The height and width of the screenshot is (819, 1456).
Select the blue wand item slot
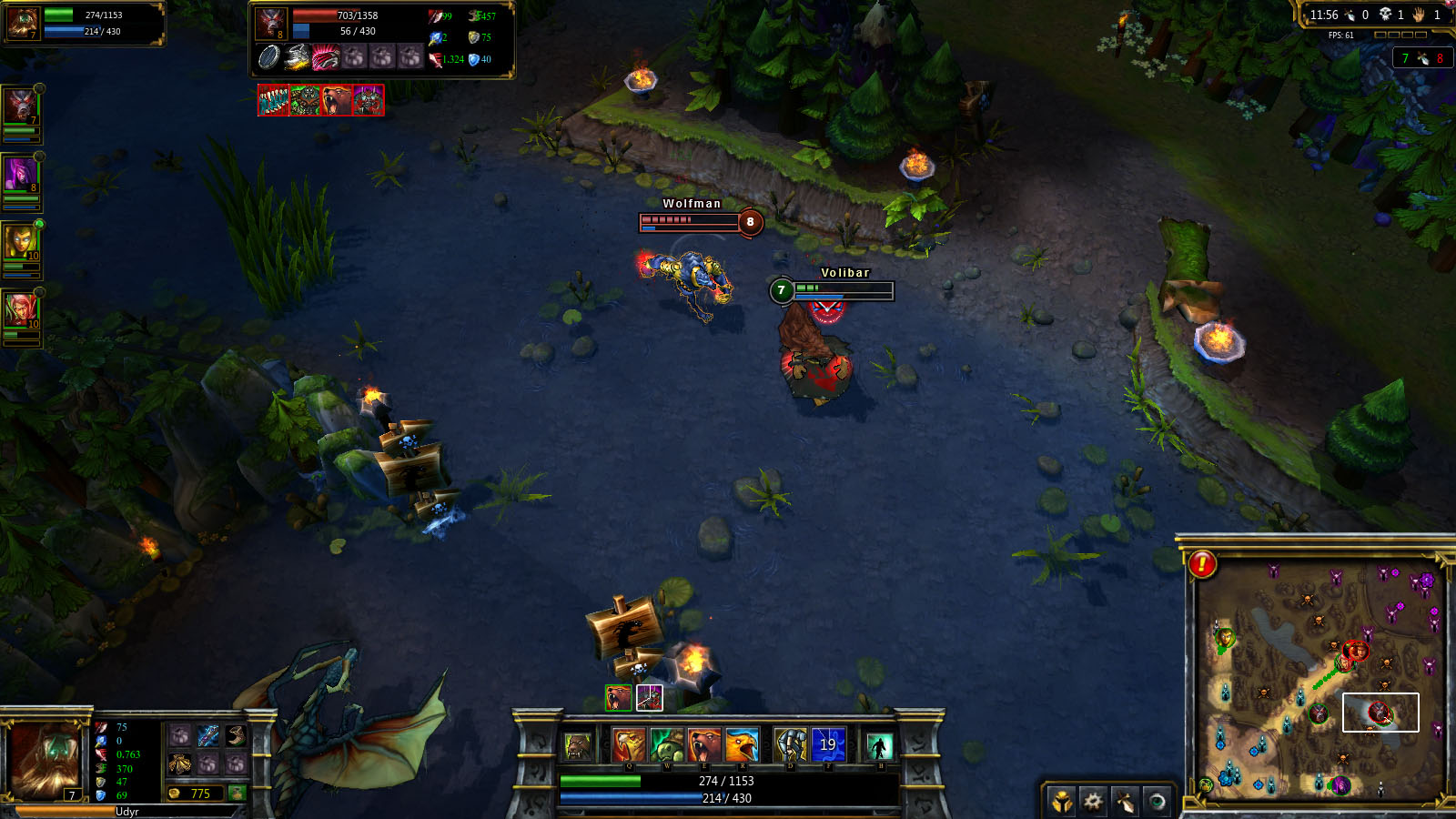208,735
